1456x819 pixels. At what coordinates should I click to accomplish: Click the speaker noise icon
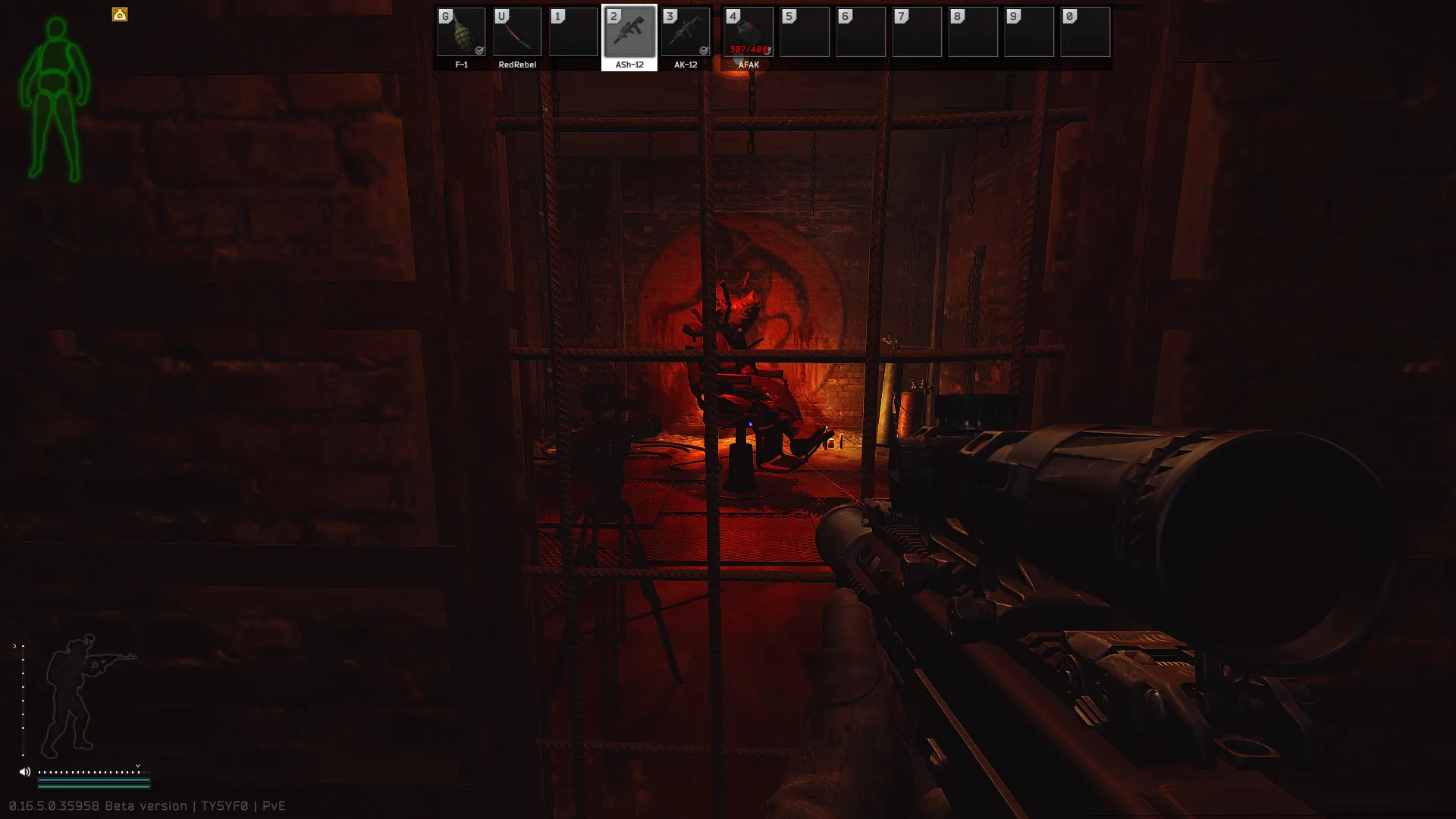25,772
